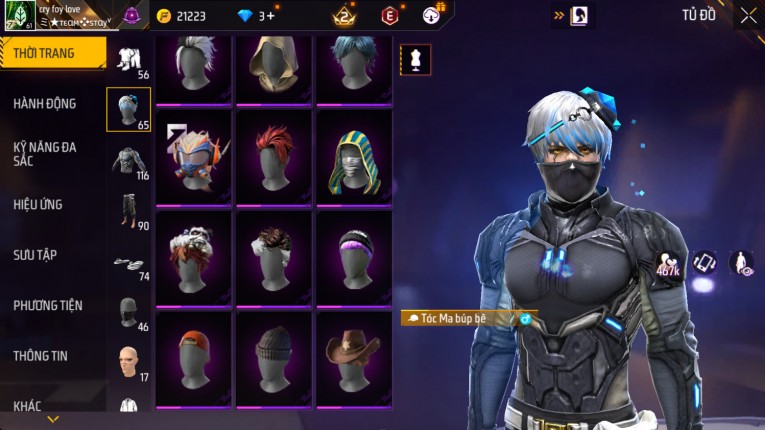
Task: Switch to the HÀNH ĐỘNG tab
Action: 45,103
